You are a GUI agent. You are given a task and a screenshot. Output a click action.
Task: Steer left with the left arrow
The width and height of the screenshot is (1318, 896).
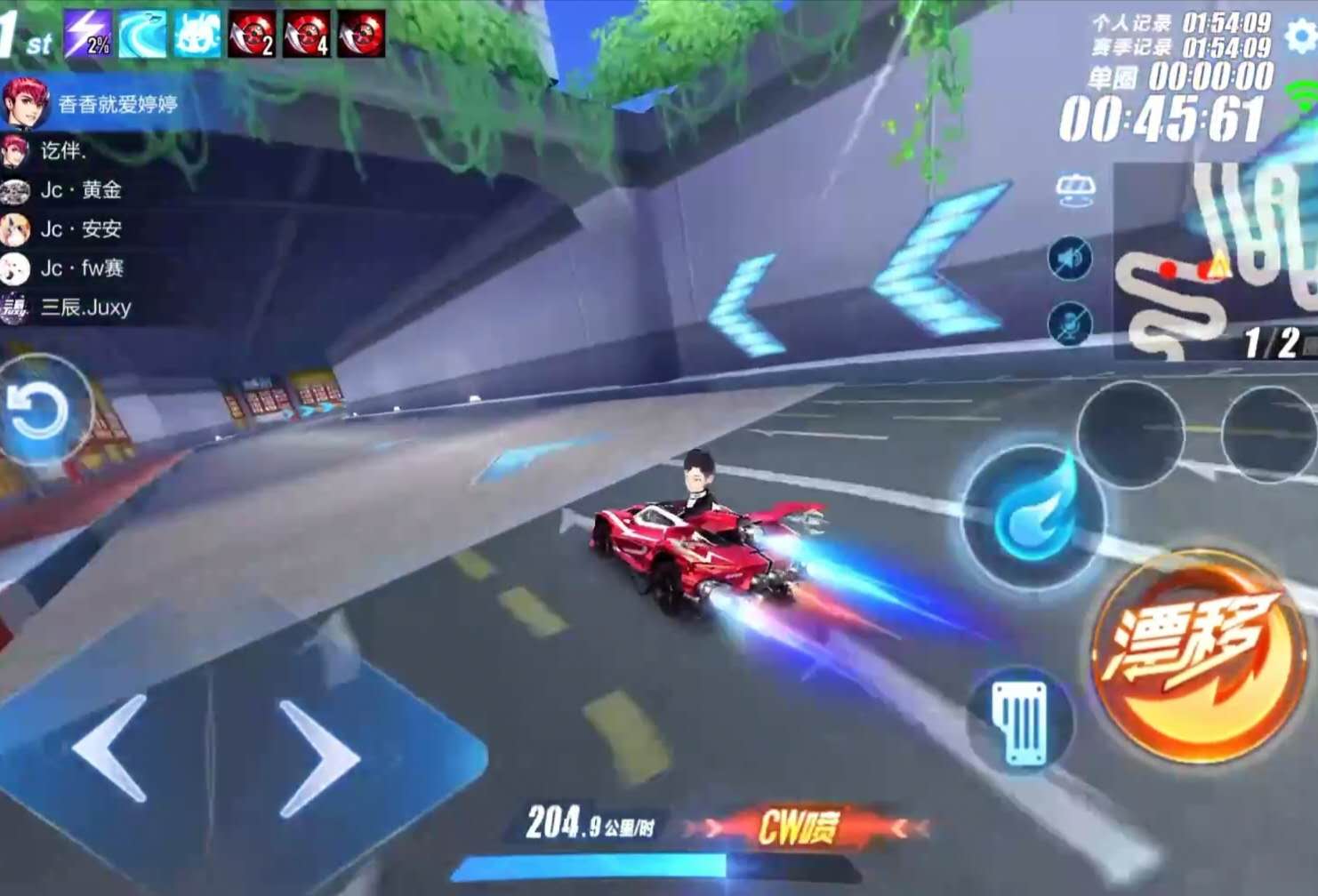pos(113,749)
